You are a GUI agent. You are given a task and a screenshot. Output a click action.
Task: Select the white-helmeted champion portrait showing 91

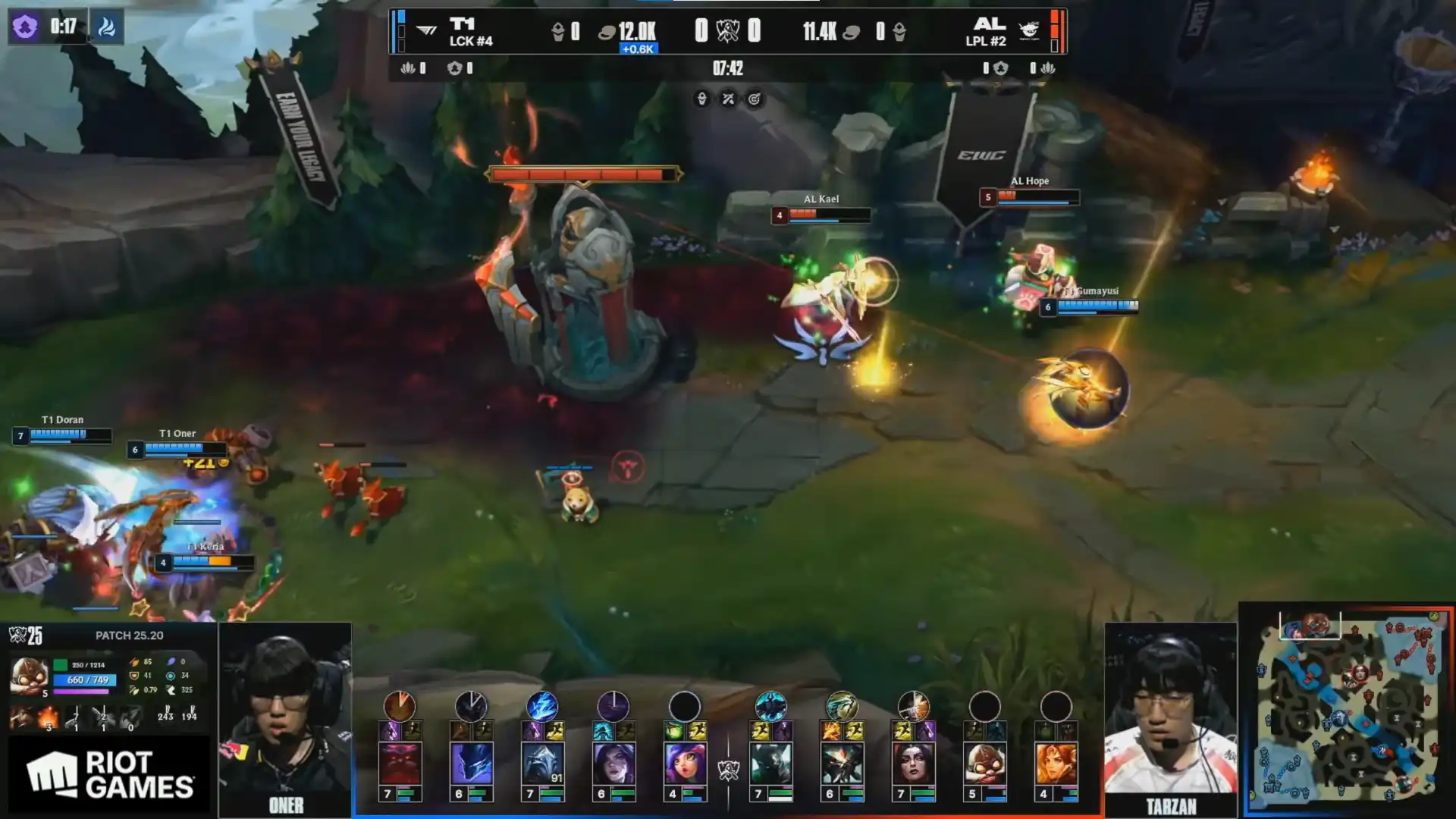[542, 763]
